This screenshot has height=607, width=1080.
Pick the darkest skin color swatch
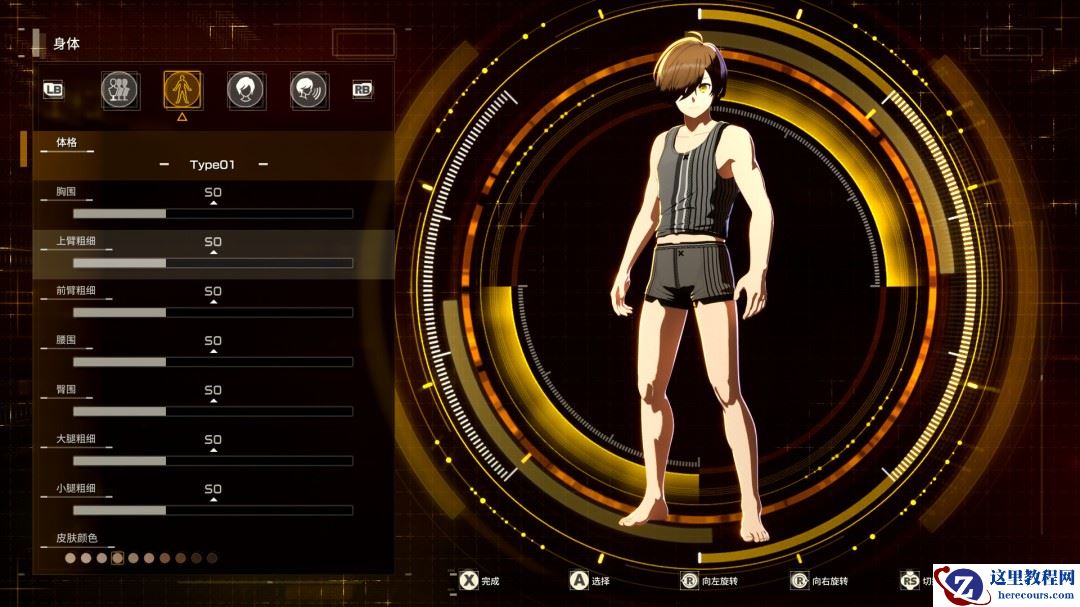click(x=212, y=558)
